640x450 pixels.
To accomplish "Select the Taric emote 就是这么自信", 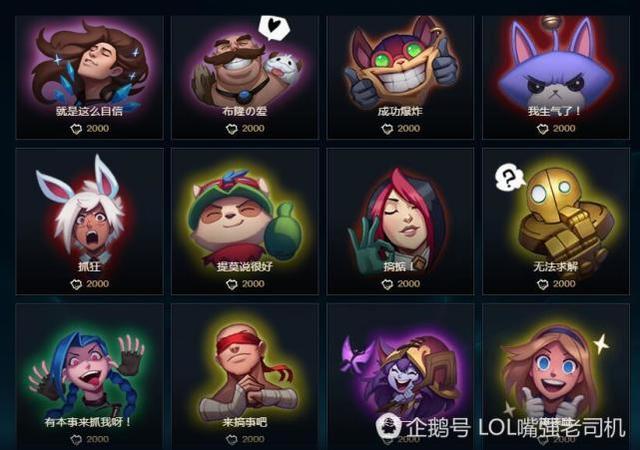I will [x=90, y=70].
